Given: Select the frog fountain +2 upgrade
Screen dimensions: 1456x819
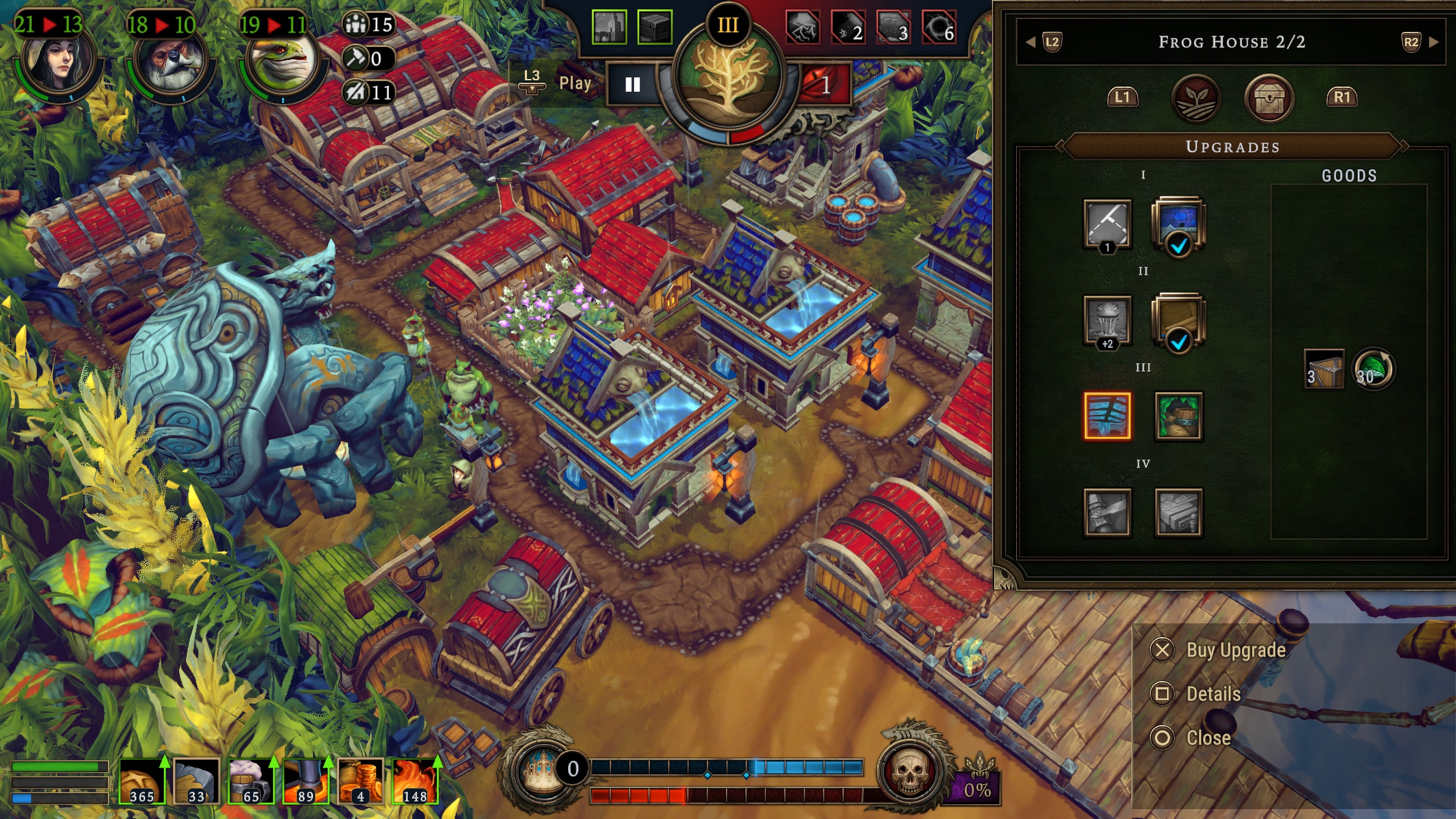Looking at the screenshot, I should pyautogui.click(x=1107, y=320).
